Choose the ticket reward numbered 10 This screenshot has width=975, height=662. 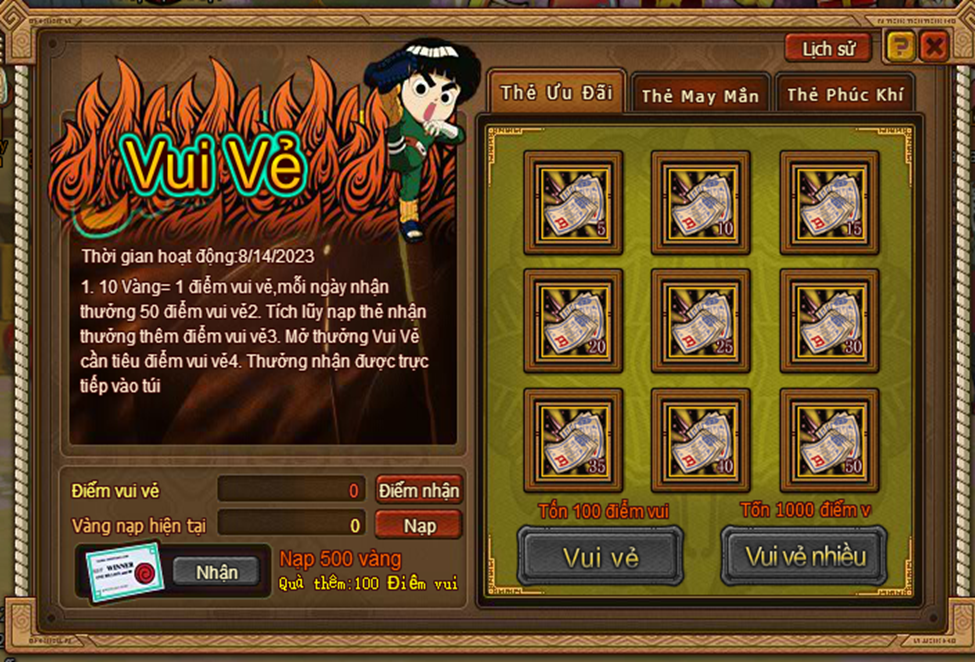point(700,201)
